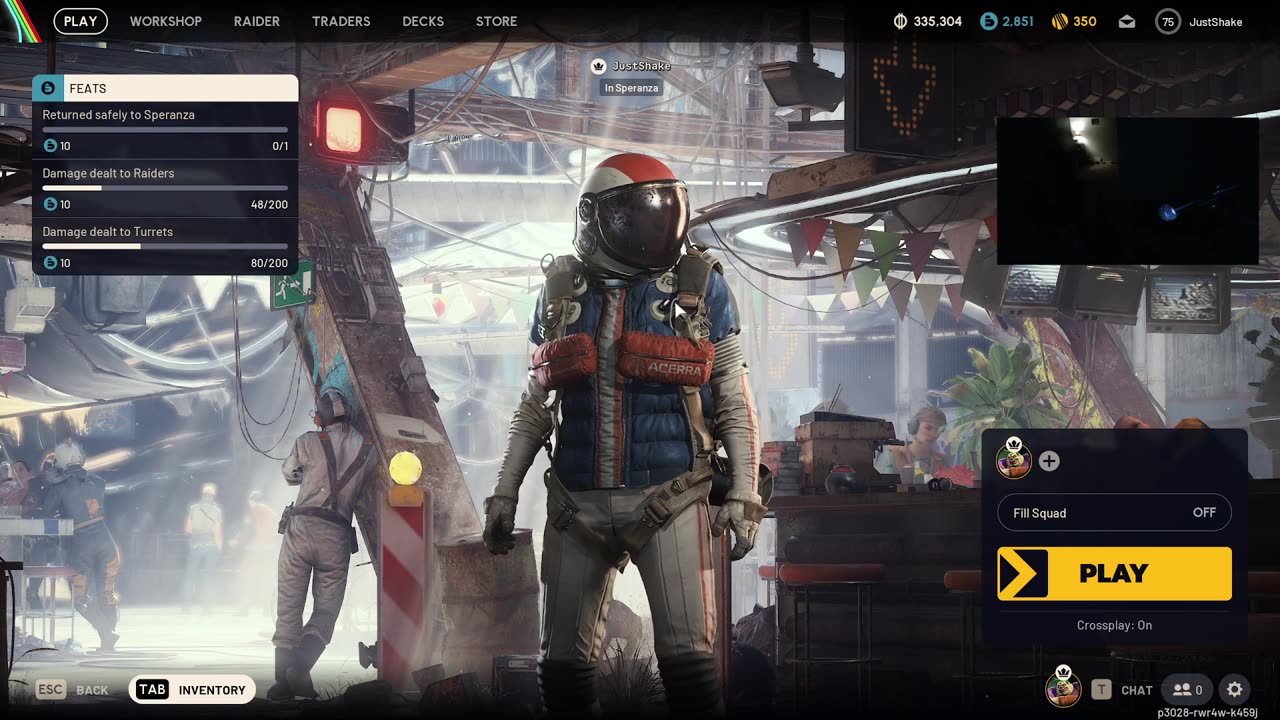Image resolution: width=1280 pixels, height=720 pixels.
Task: Go back with the Back button
Action: [x=73, y=689]
